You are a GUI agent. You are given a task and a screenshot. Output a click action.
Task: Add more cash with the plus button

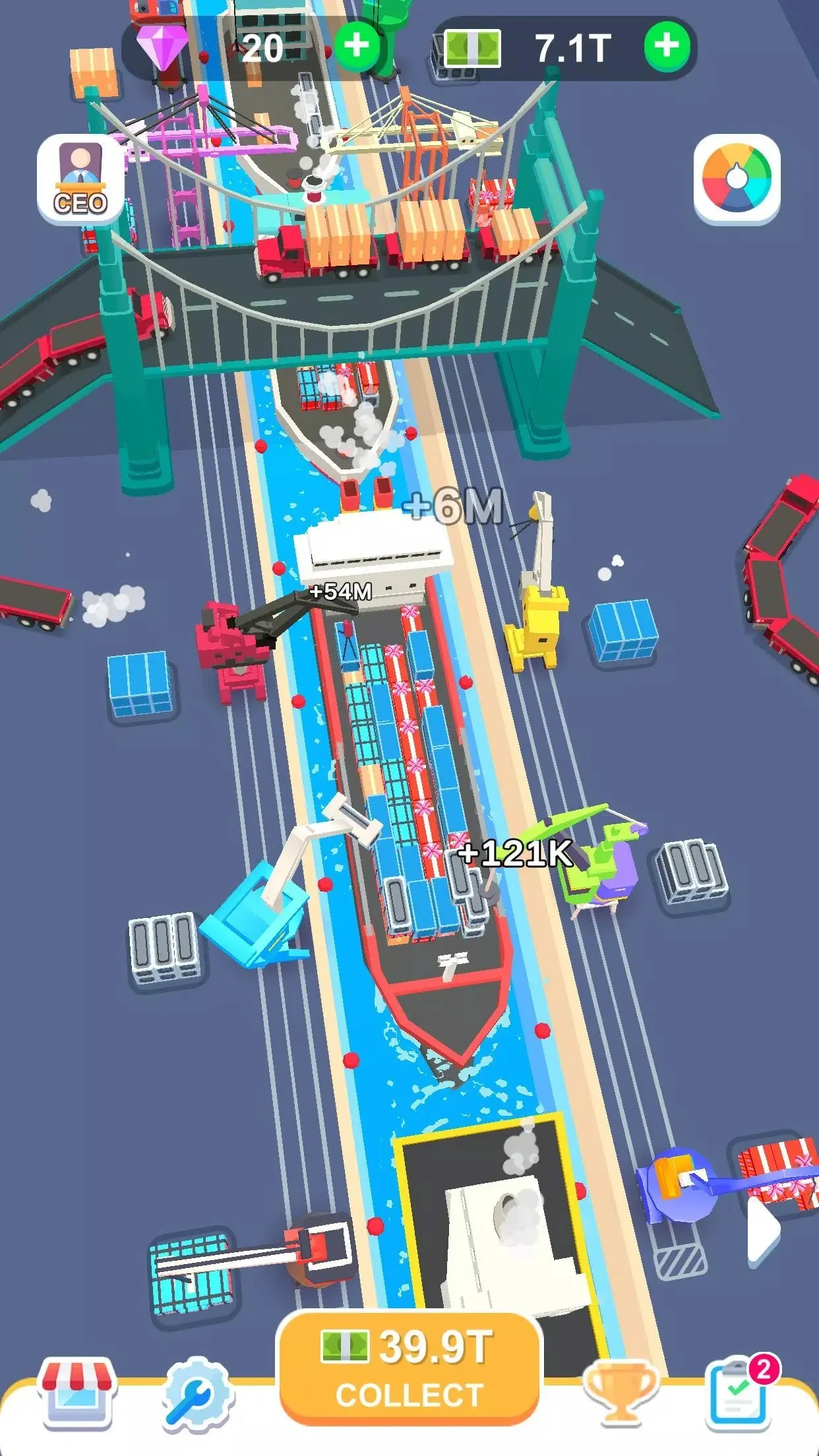667,46
